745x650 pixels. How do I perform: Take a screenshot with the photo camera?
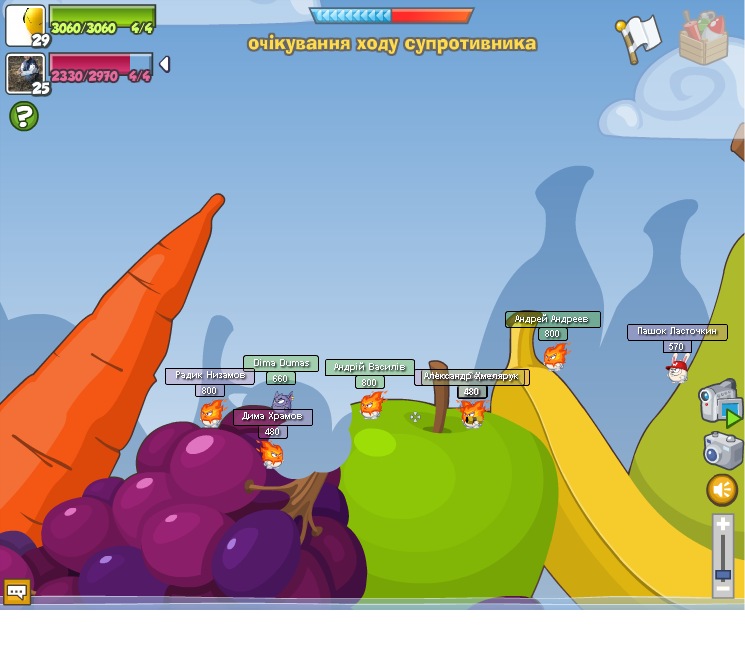point(722,449)
